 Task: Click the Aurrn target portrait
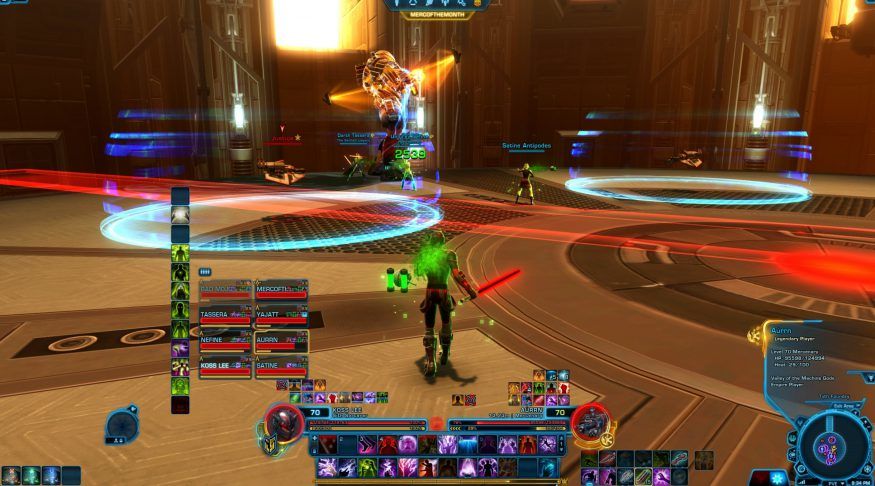pyautogui.click(x=590, y=423)
